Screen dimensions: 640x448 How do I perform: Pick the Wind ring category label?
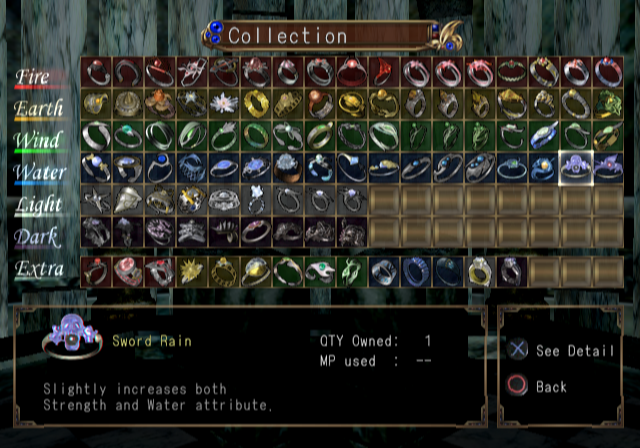[40, 140]
